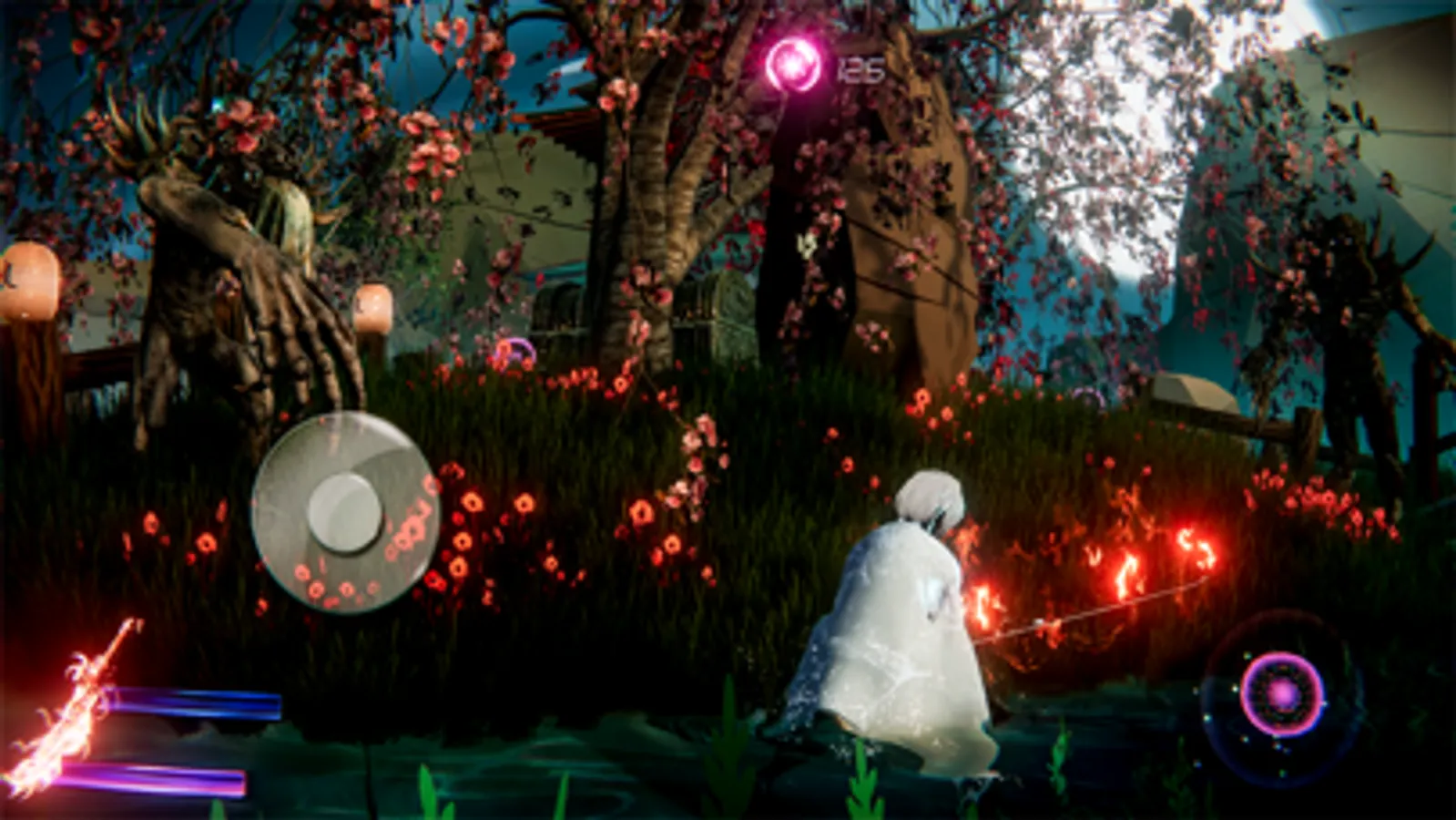Click the purple collectible orb in the grass
Image resolution: width=1456 pixels, height=820 pixels.
tap(515, 347)
